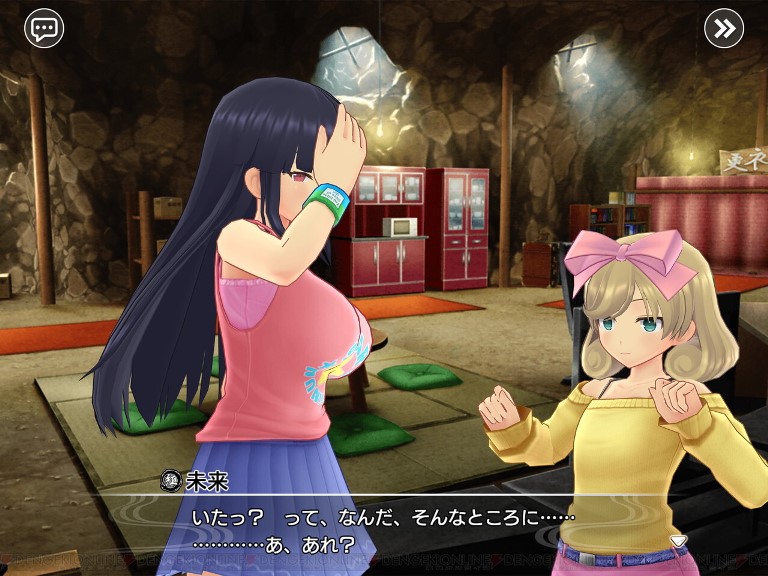The image size is (768, 576).
Task: Advance dialogue via the white arrow indicator
Action: 678,541
